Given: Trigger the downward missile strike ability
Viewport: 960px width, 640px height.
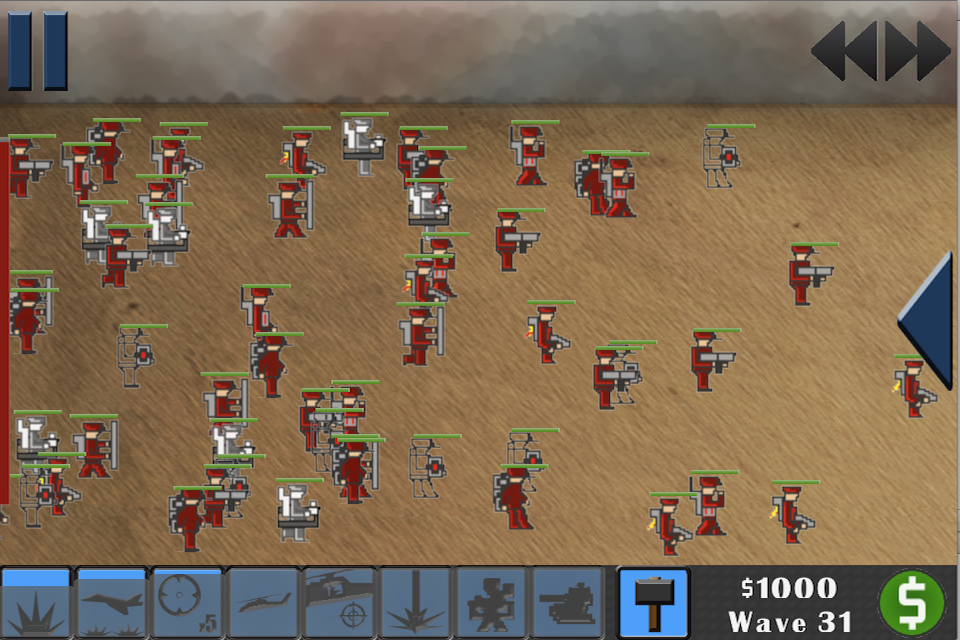Looking at the screenshot, I should (x=415, y=603).
